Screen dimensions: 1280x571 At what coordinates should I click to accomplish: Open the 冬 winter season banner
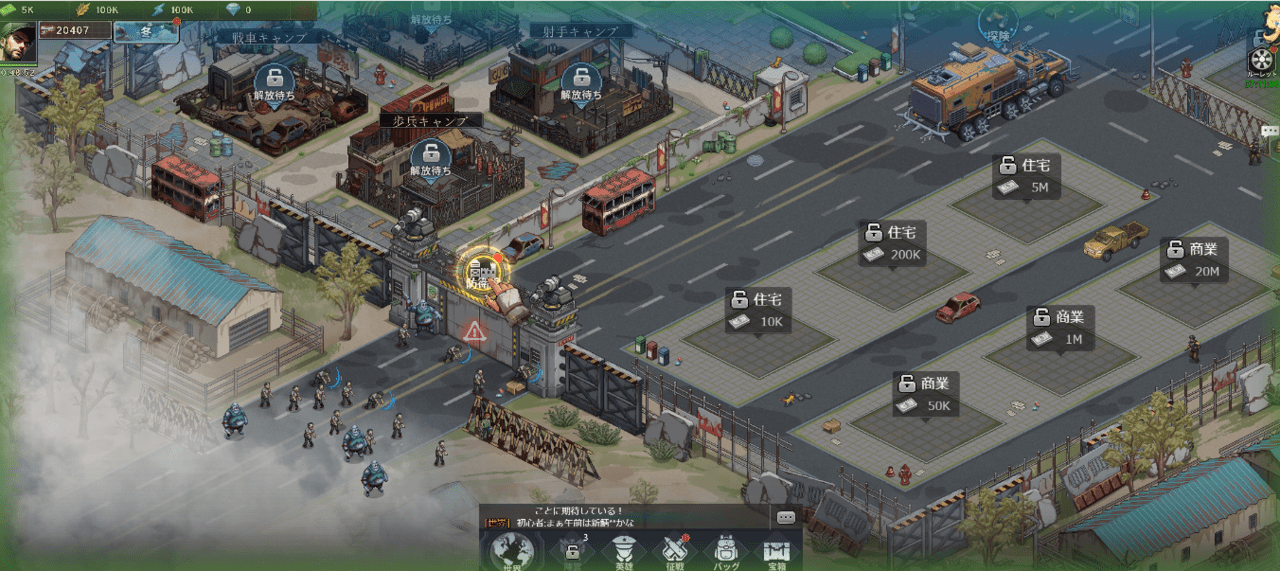(x=146, y=31)
